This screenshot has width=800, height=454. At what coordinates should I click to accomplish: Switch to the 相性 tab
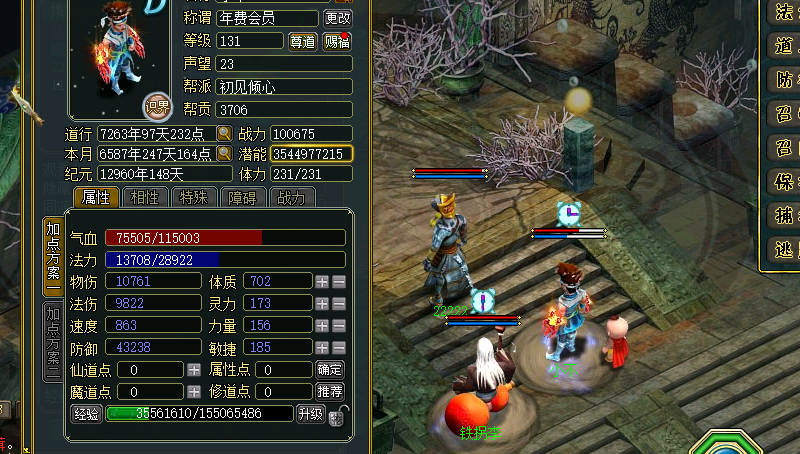pos(145,197)
